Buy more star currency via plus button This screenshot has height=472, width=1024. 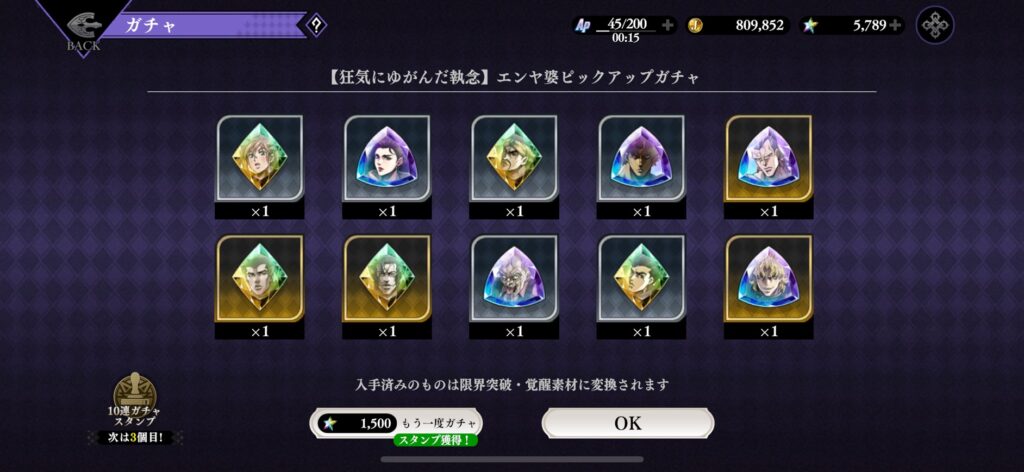pyautogui.click(x=894, y=25)
